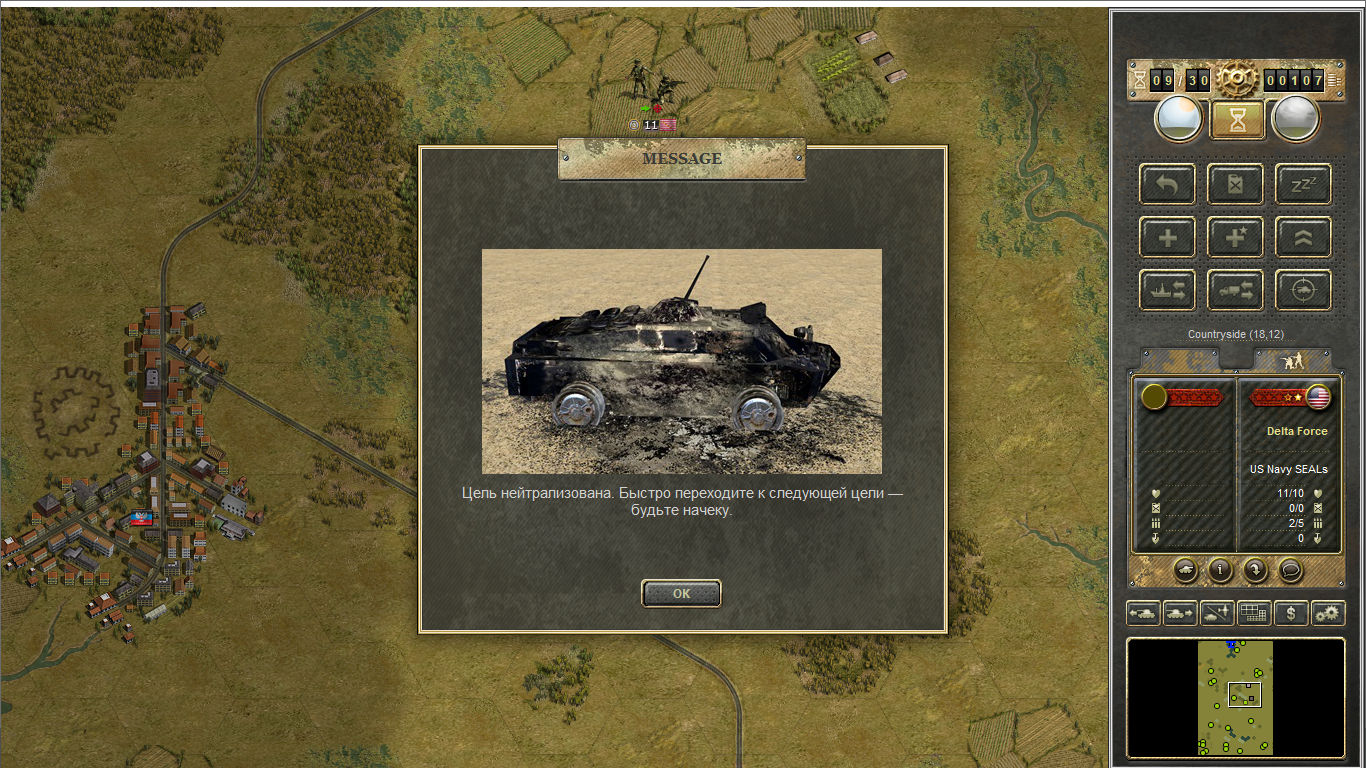Put the unit to sleep (Zzz)
Screen dimensions: 1366x768
pos(1303,184)
